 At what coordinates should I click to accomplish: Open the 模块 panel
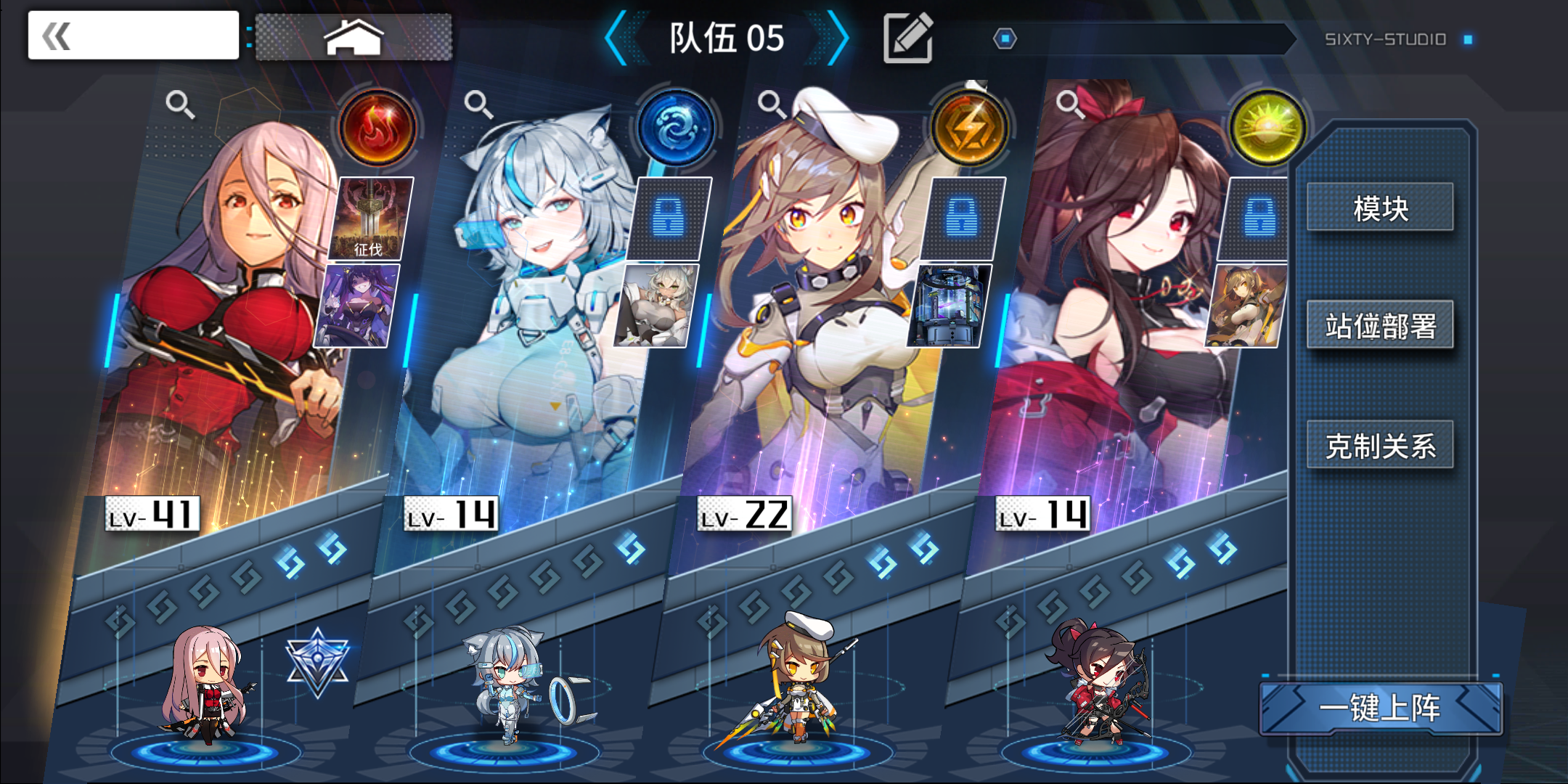[x=1381, y=209]
